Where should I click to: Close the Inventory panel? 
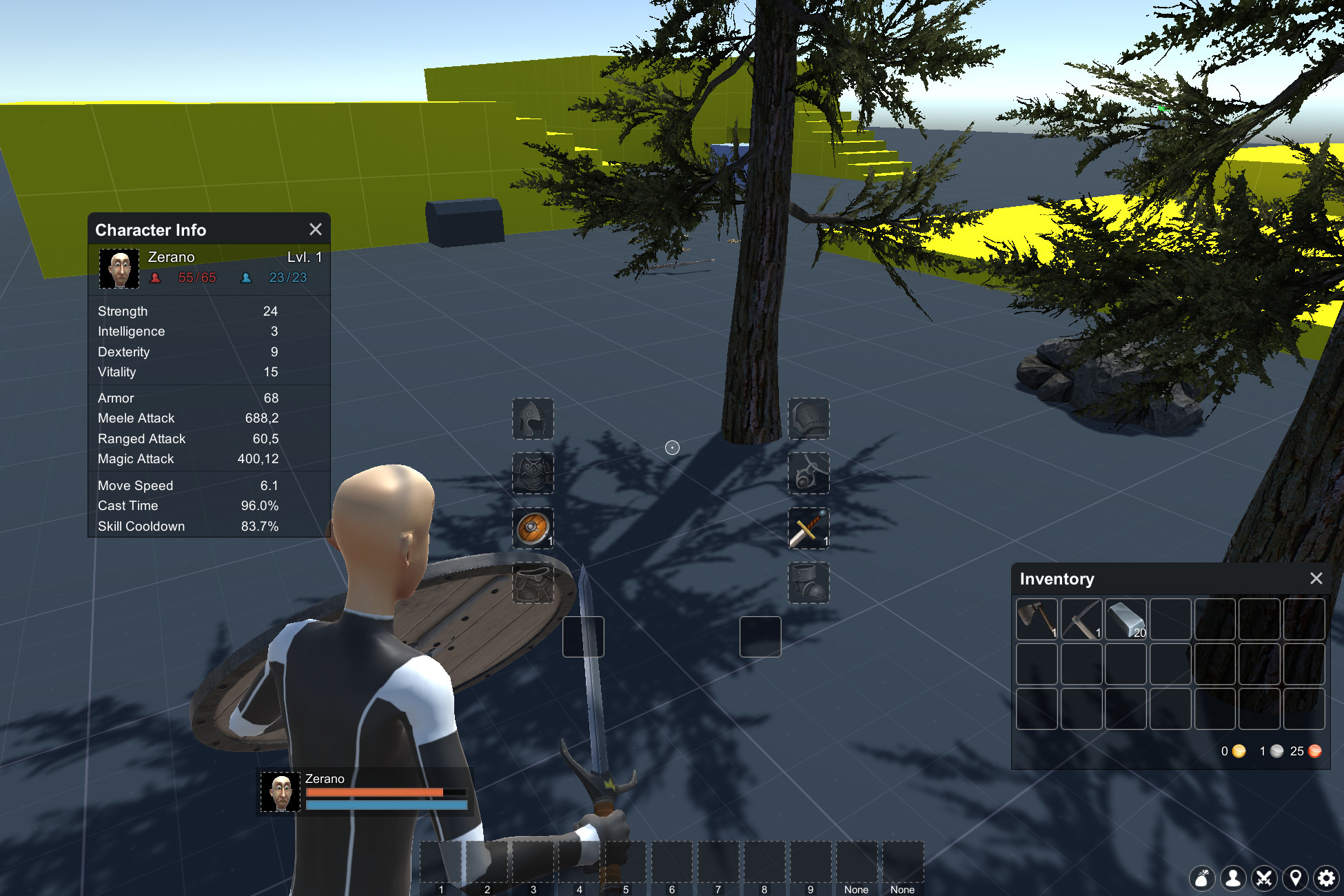(1317, 579)
